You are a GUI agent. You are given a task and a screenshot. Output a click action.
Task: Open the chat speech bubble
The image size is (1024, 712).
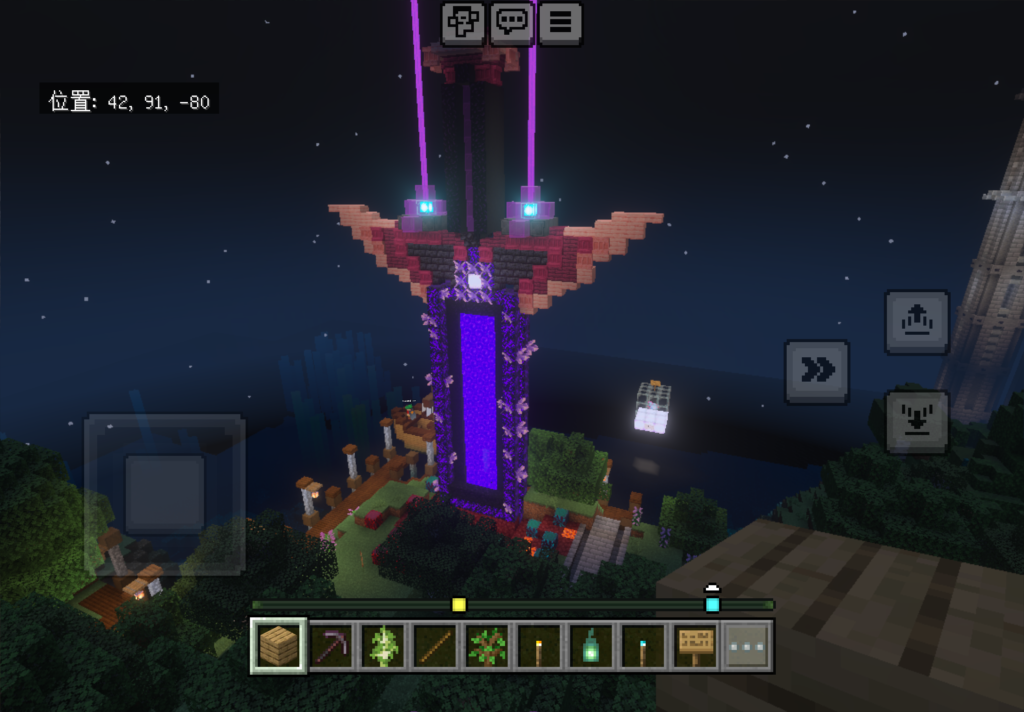pos(512,23)
